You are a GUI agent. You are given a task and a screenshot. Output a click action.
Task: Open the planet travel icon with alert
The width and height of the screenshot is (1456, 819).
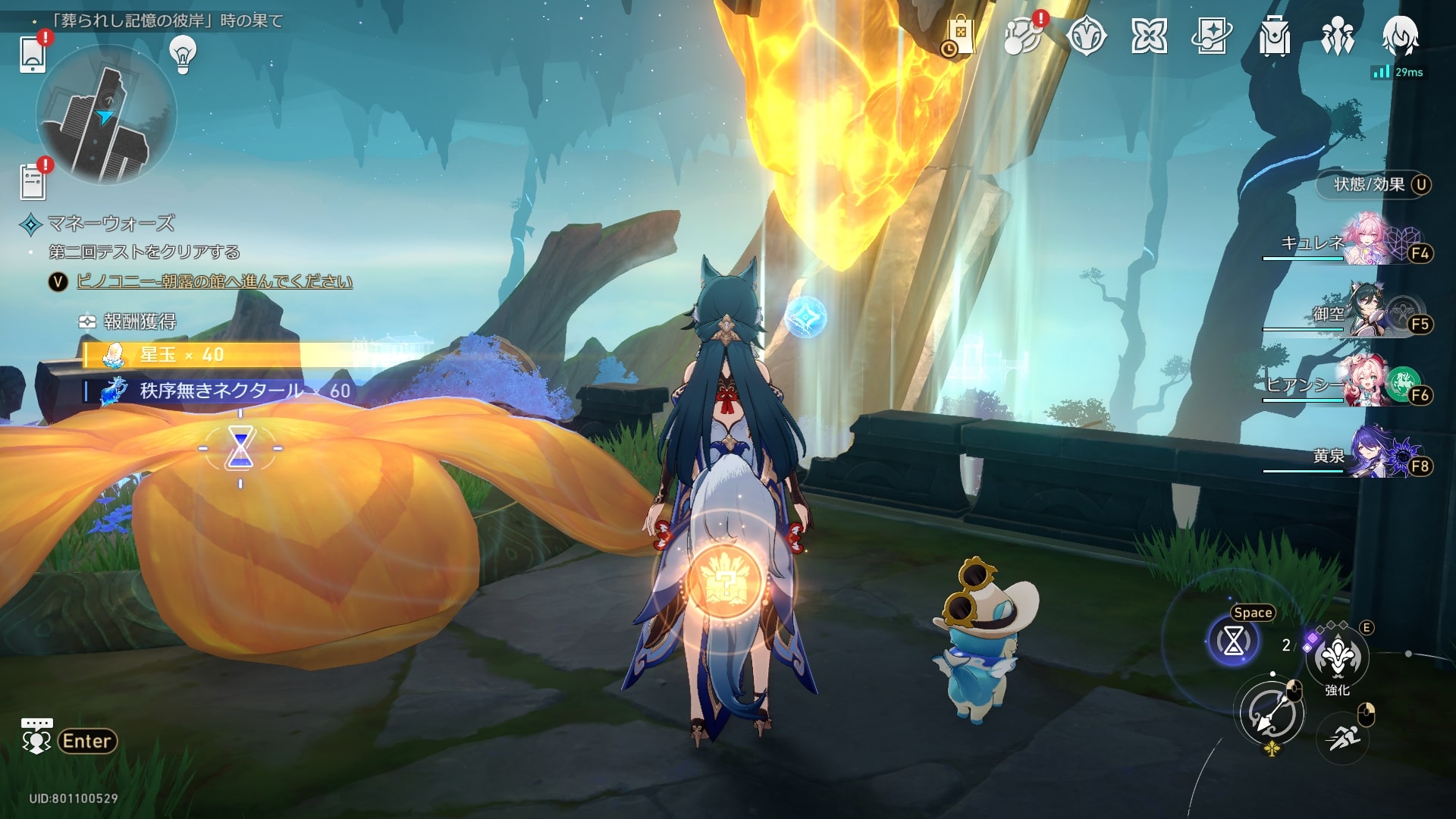tap(1022, 36)
